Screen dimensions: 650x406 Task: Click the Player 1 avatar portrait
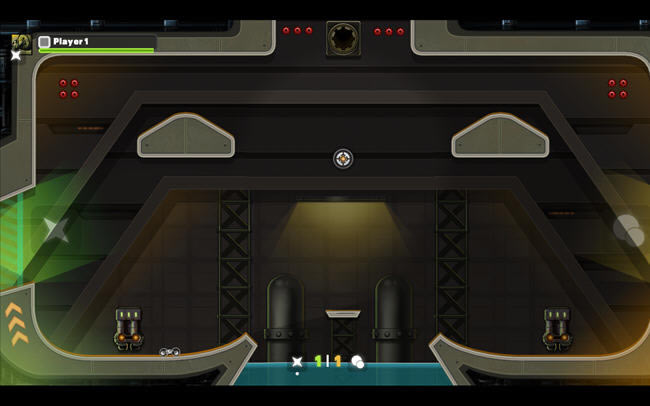pos(20,41)
